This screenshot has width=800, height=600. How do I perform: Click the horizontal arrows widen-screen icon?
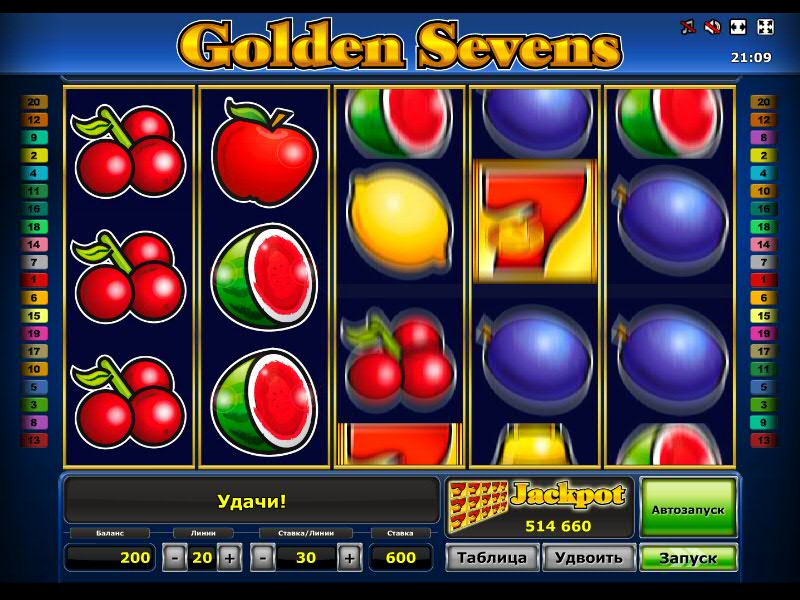coord(739,27)
